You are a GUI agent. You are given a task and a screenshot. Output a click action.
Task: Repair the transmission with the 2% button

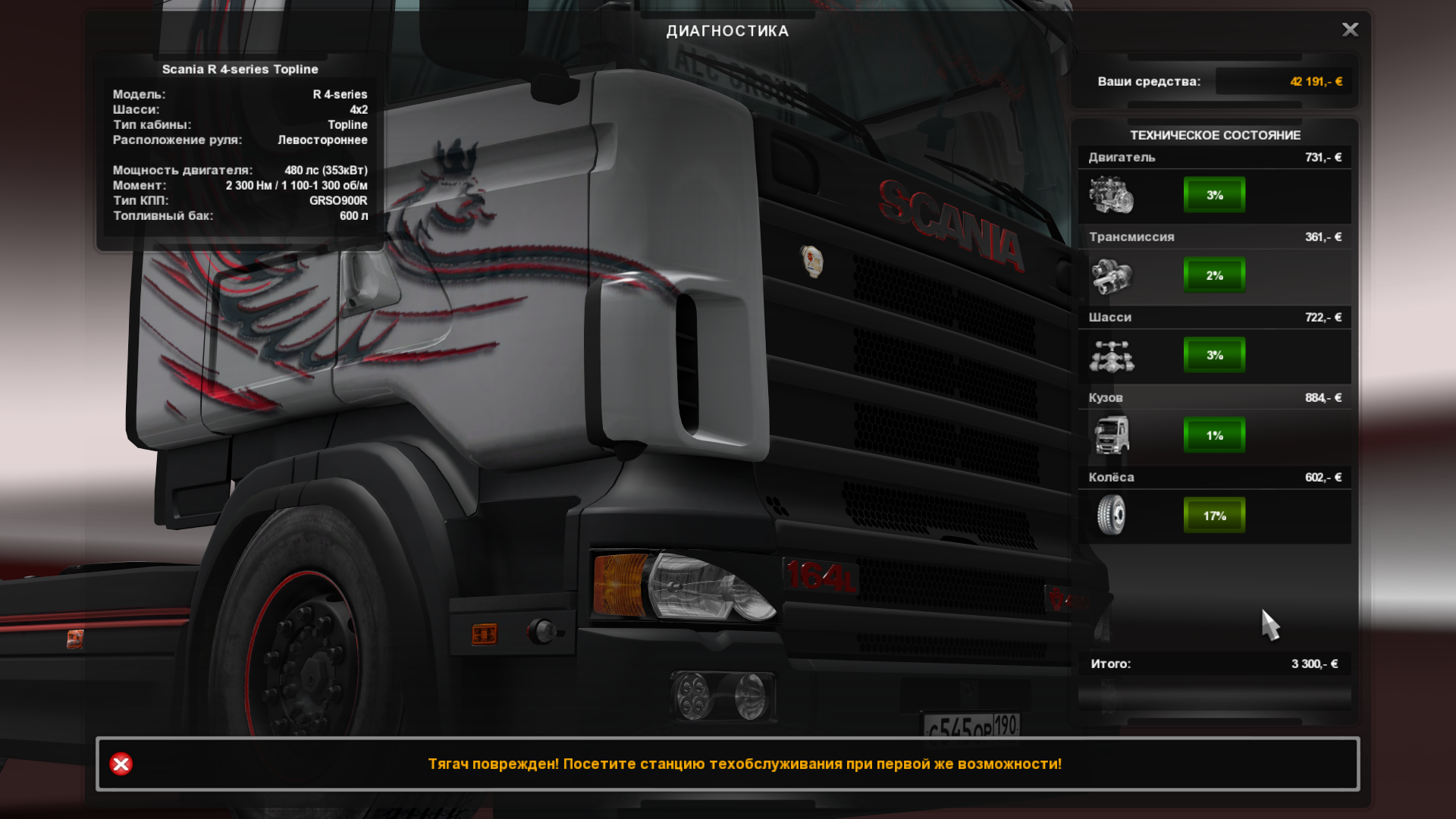point(1214,275)
